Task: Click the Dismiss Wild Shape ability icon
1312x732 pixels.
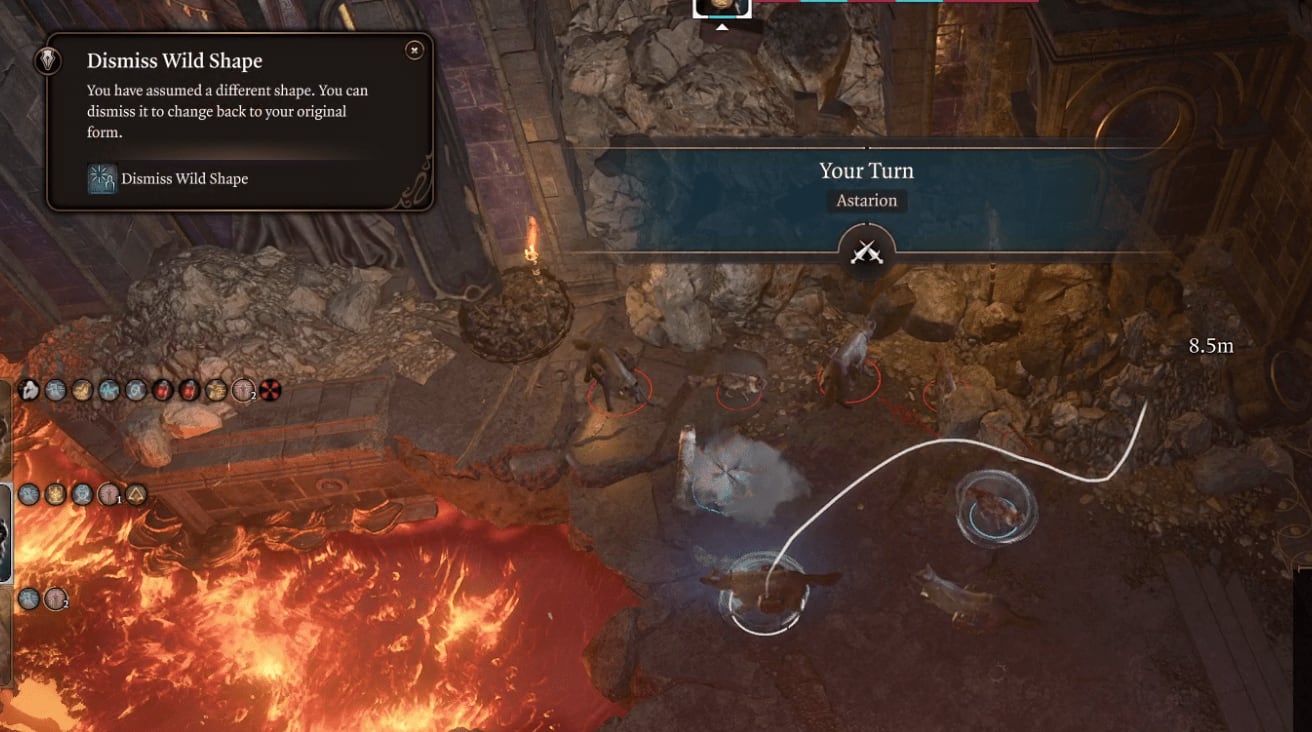Action: [102, 179]
